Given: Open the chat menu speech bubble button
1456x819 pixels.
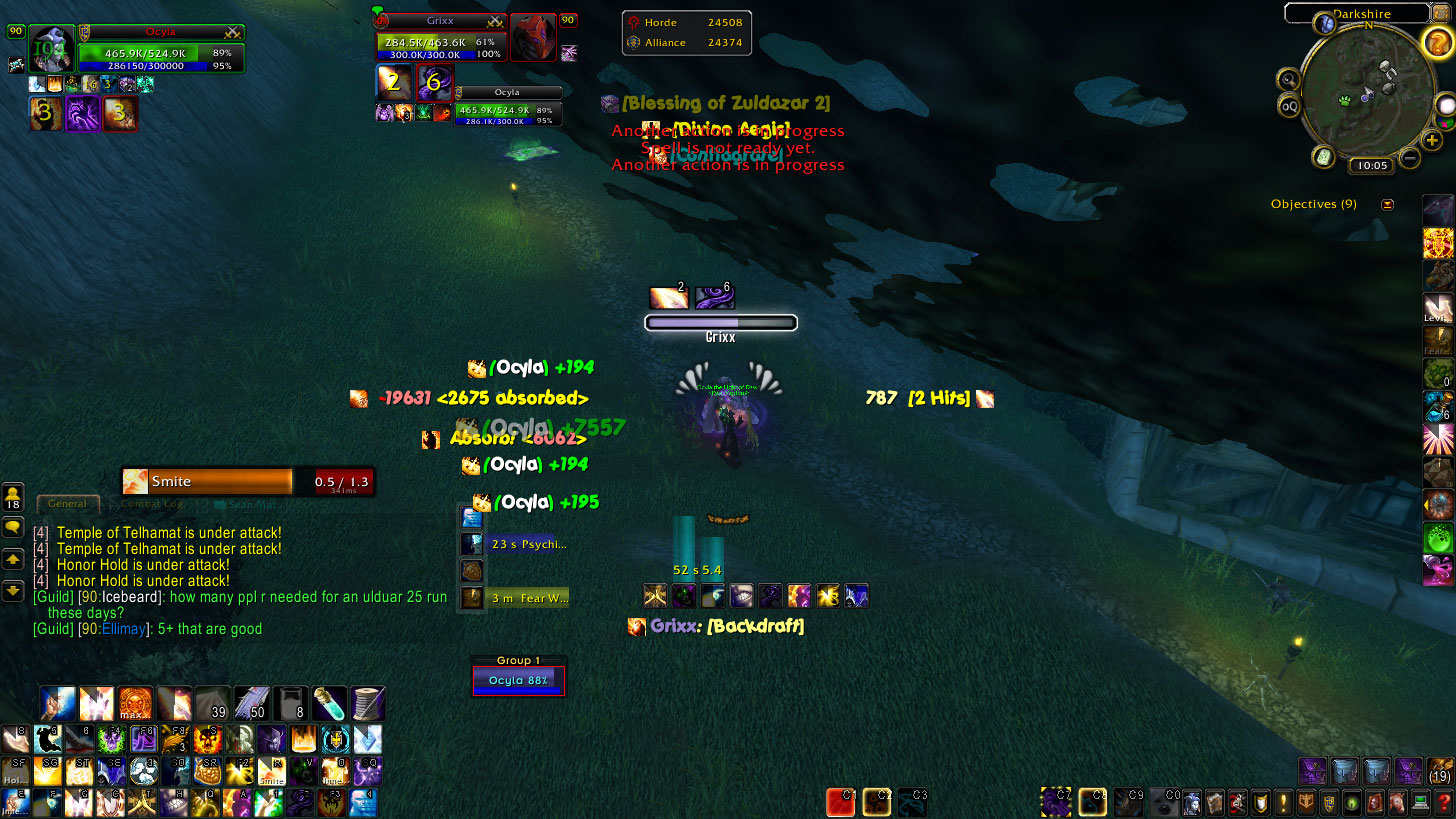Looking at the screenshot, I should (13, 527).
